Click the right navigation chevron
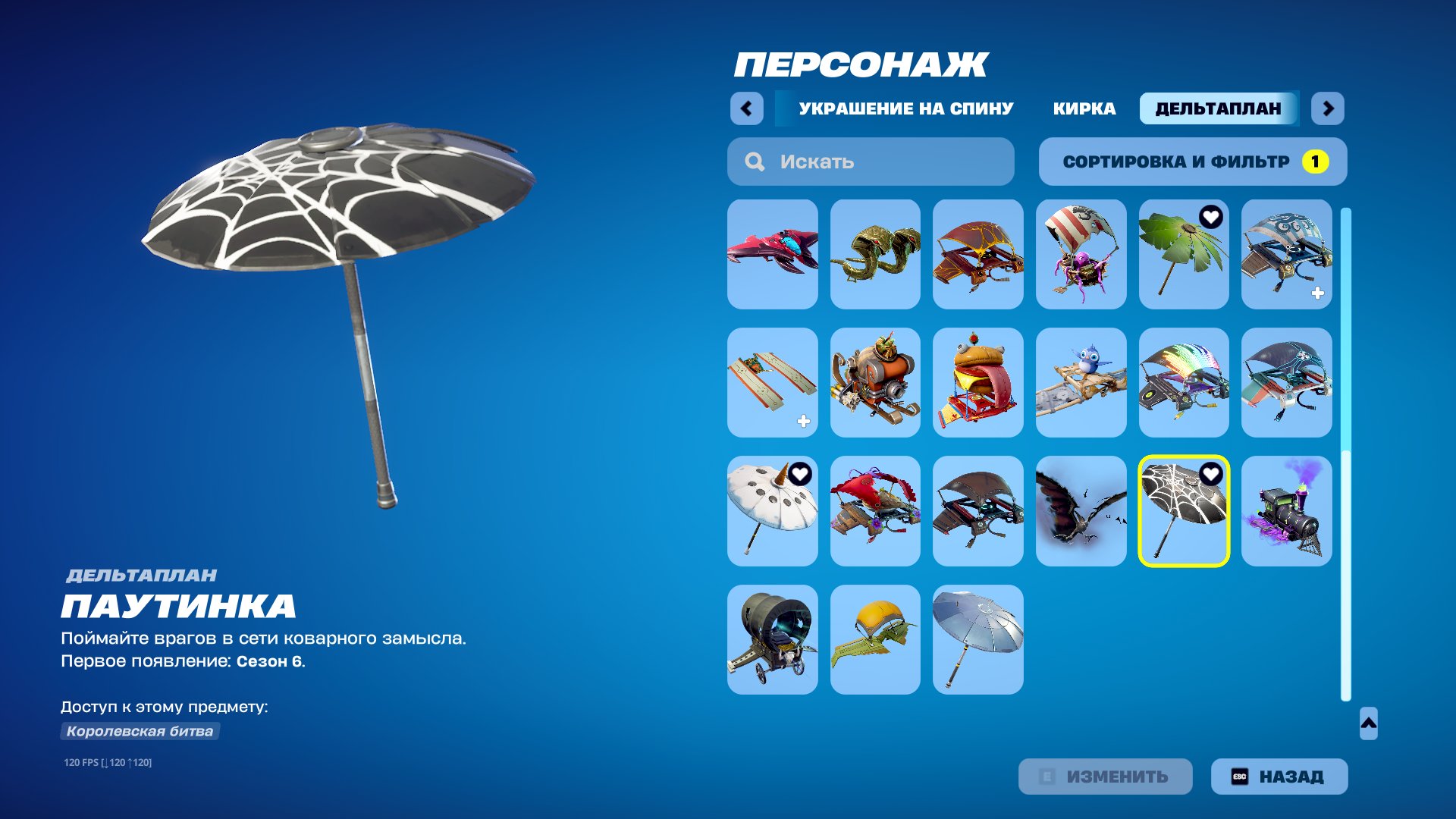1456x819 pixels. coord(1329,108)
